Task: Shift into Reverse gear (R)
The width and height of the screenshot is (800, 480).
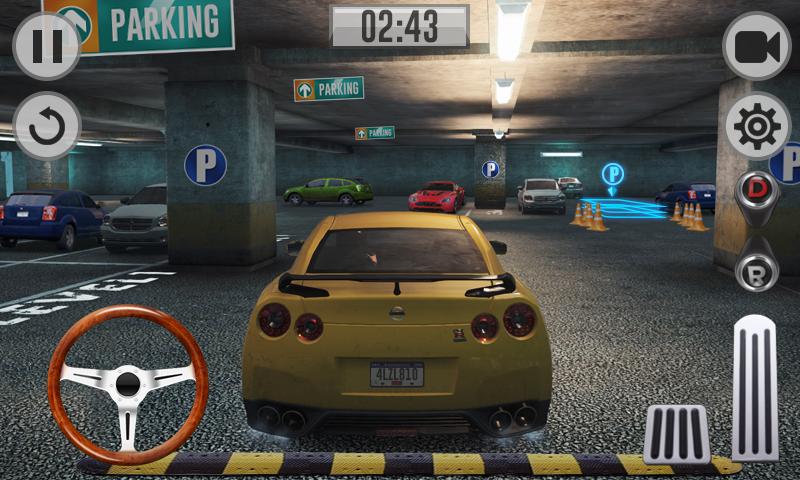Action: point(757,271)
